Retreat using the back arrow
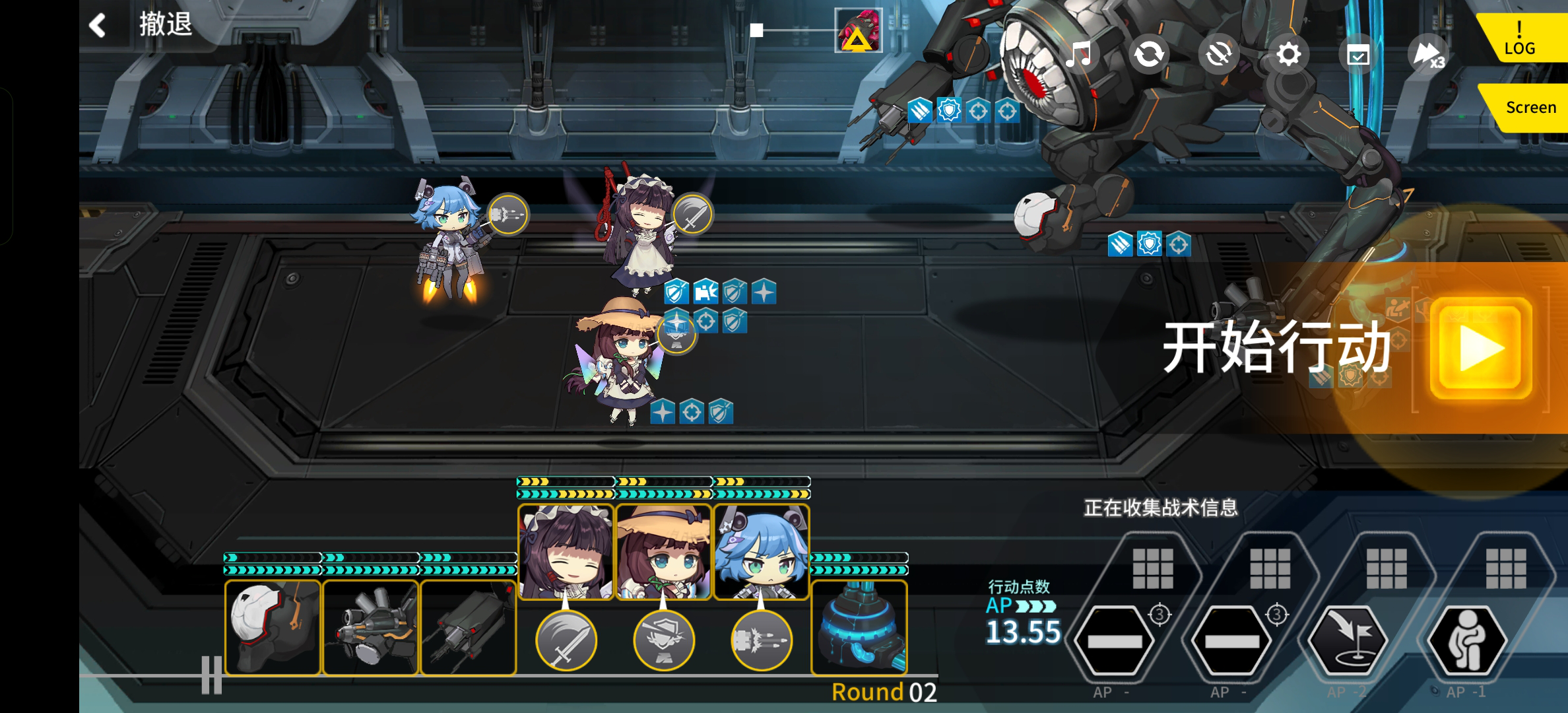This screenshot has width=1568, height=713. (98, 25)
